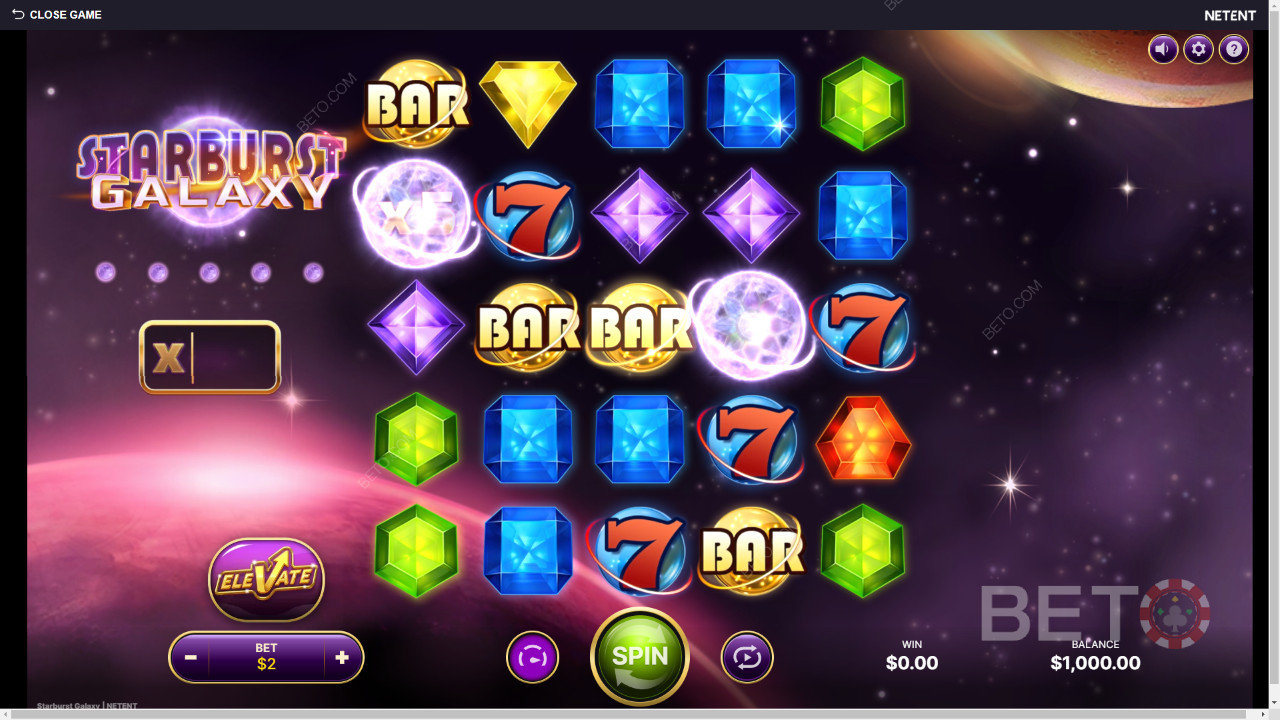The image size is (1280, 720).
Task: Click the golden BAR symbol on the top row
Action: pyautogui.click(x=416, y=103)
